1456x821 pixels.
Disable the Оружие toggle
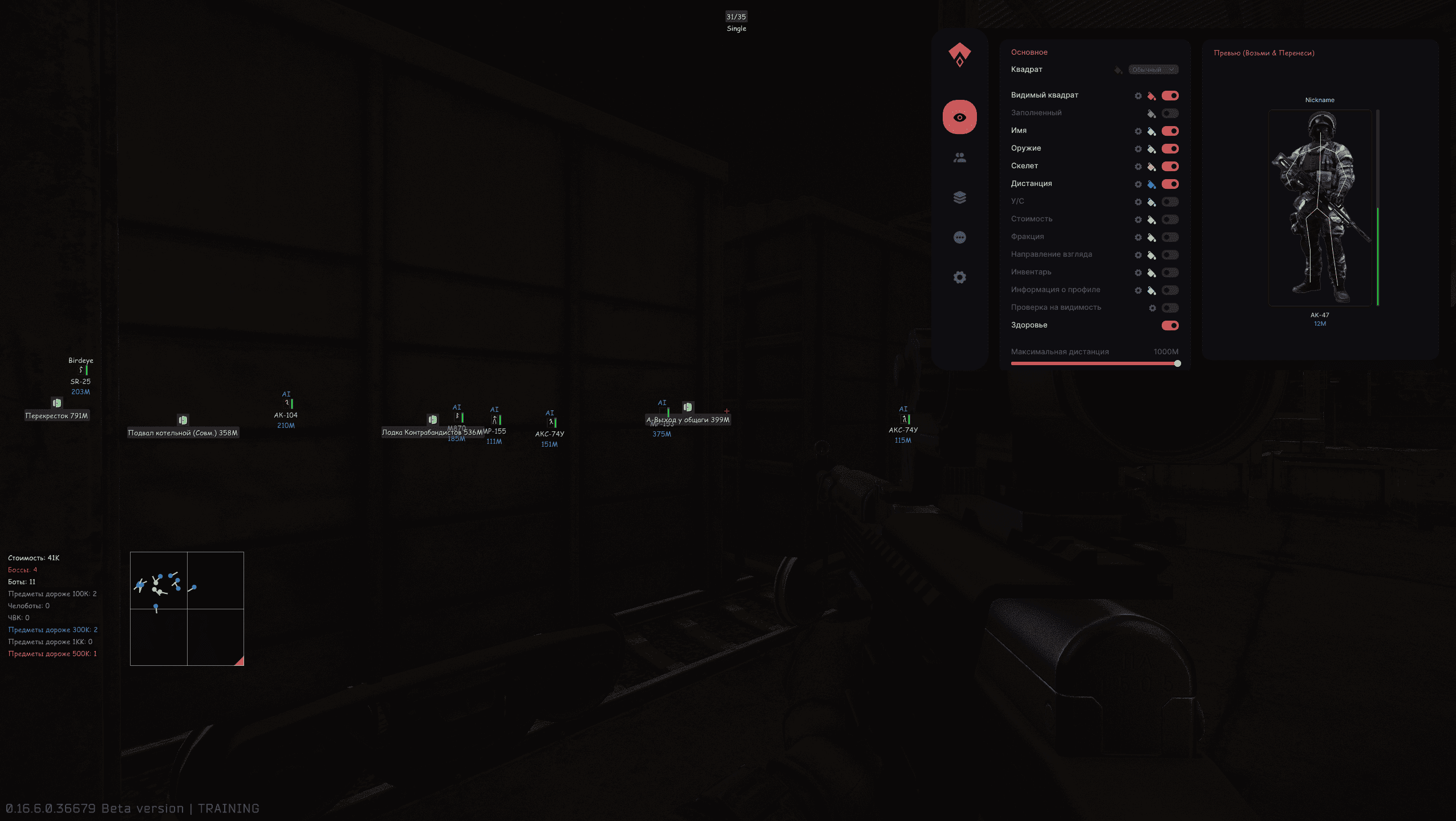(x=1170, y=149)
